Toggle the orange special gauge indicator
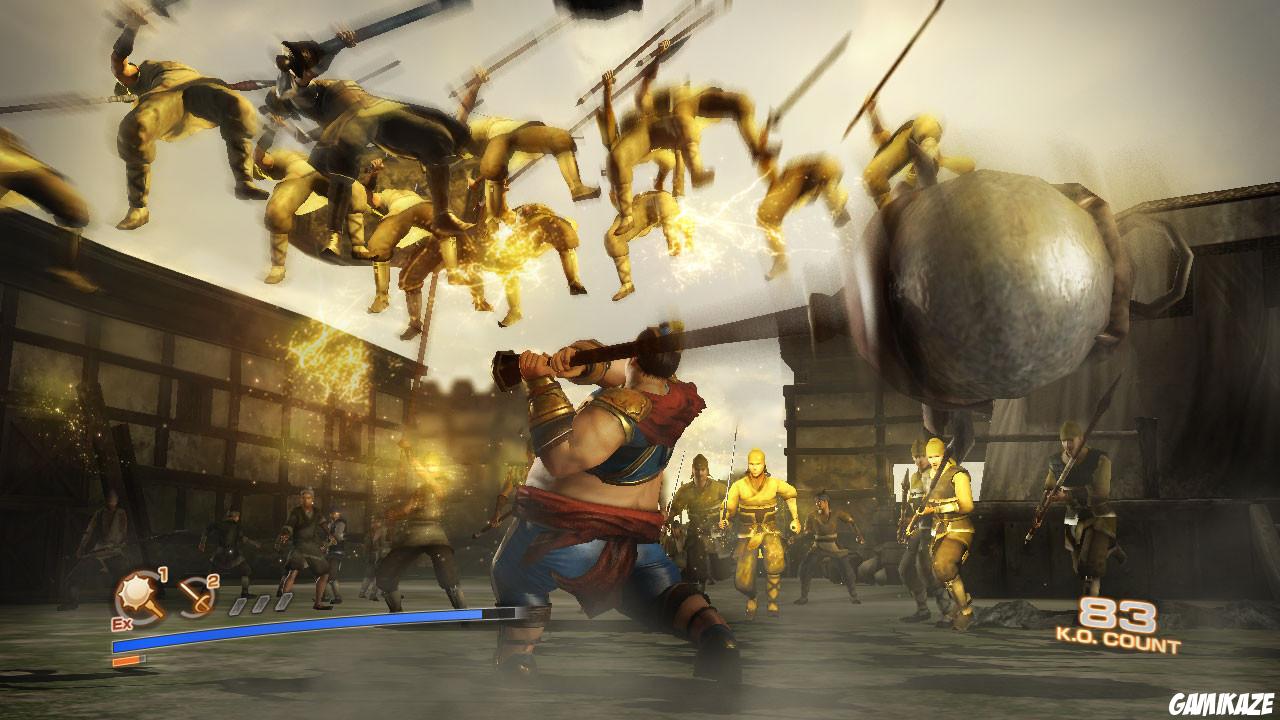 click(126, 660)
